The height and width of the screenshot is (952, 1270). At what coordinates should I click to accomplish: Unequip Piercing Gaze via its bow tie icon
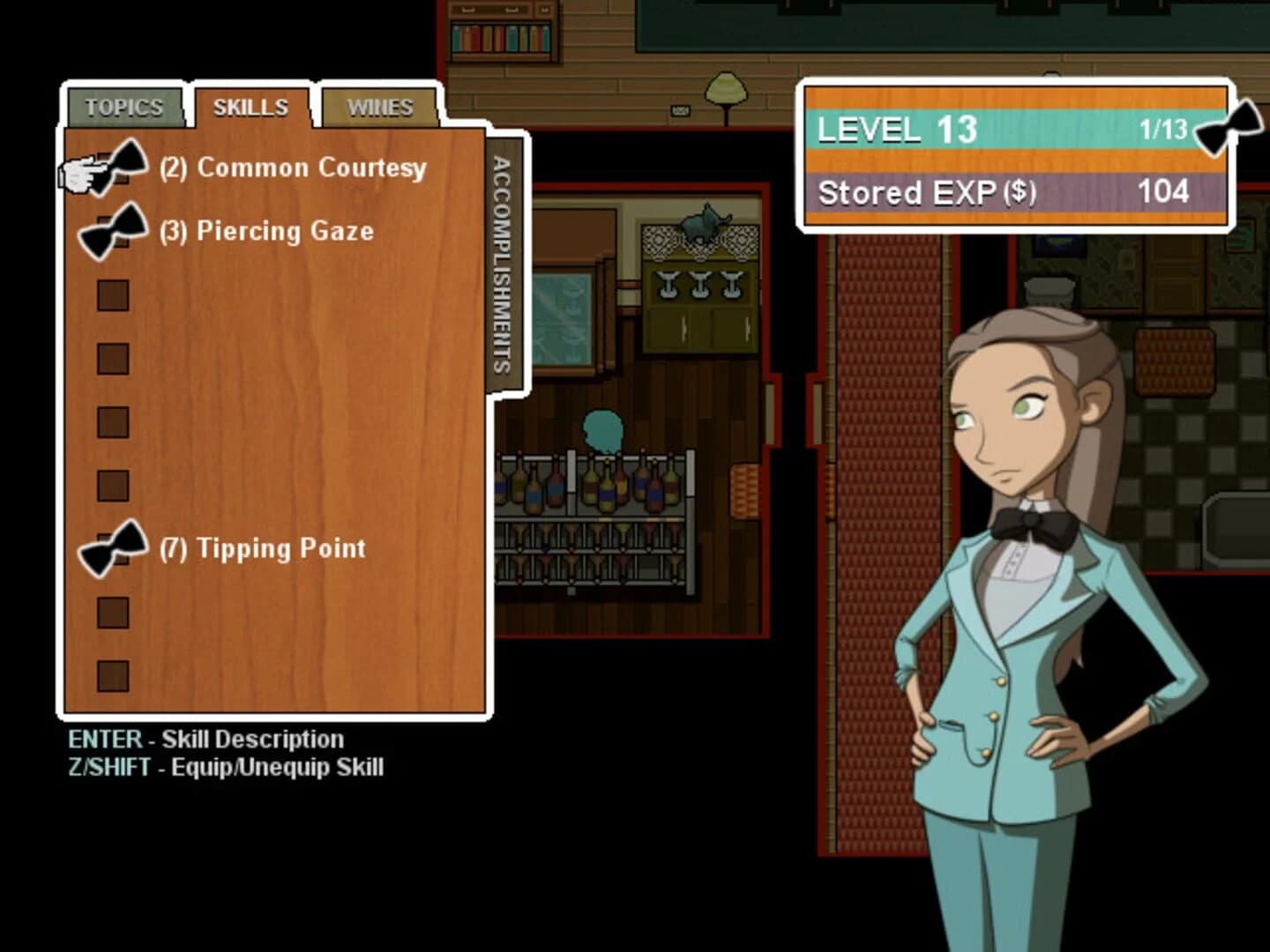(113, 231)
